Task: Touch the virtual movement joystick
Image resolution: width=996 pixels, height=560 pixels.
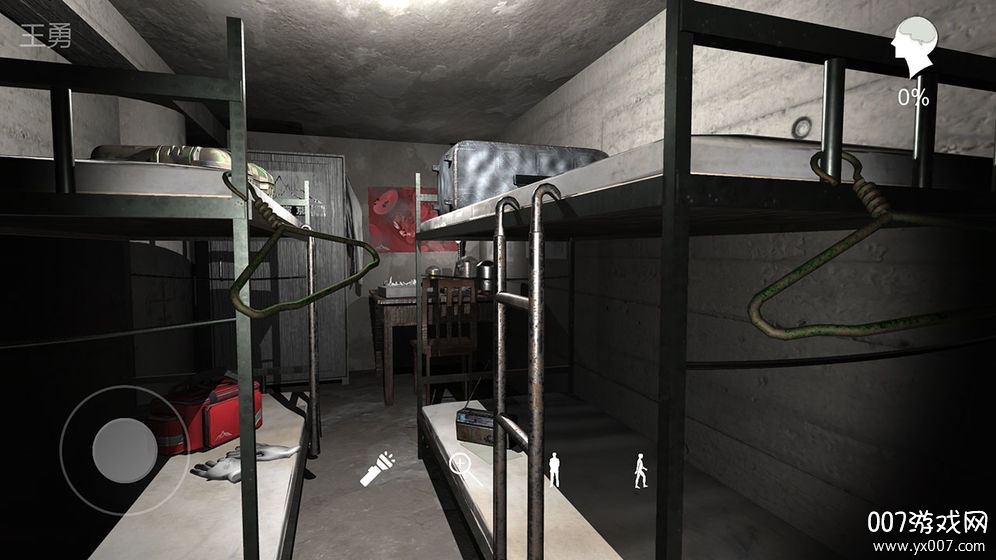Action: (x=124, y=450)
